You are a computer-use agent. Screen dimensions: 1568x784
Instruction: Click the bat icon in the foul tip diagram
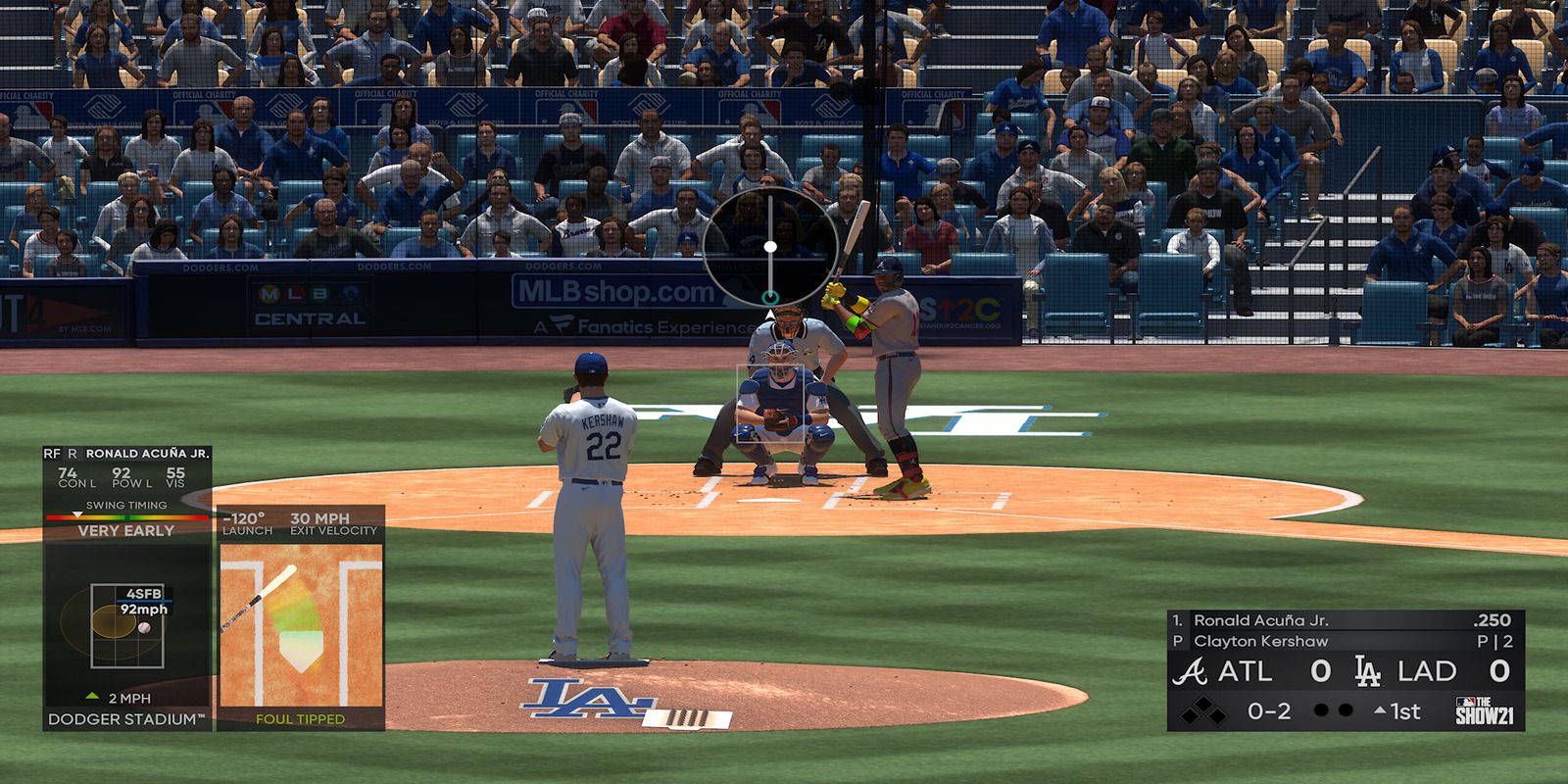click(x=259, y=600)
